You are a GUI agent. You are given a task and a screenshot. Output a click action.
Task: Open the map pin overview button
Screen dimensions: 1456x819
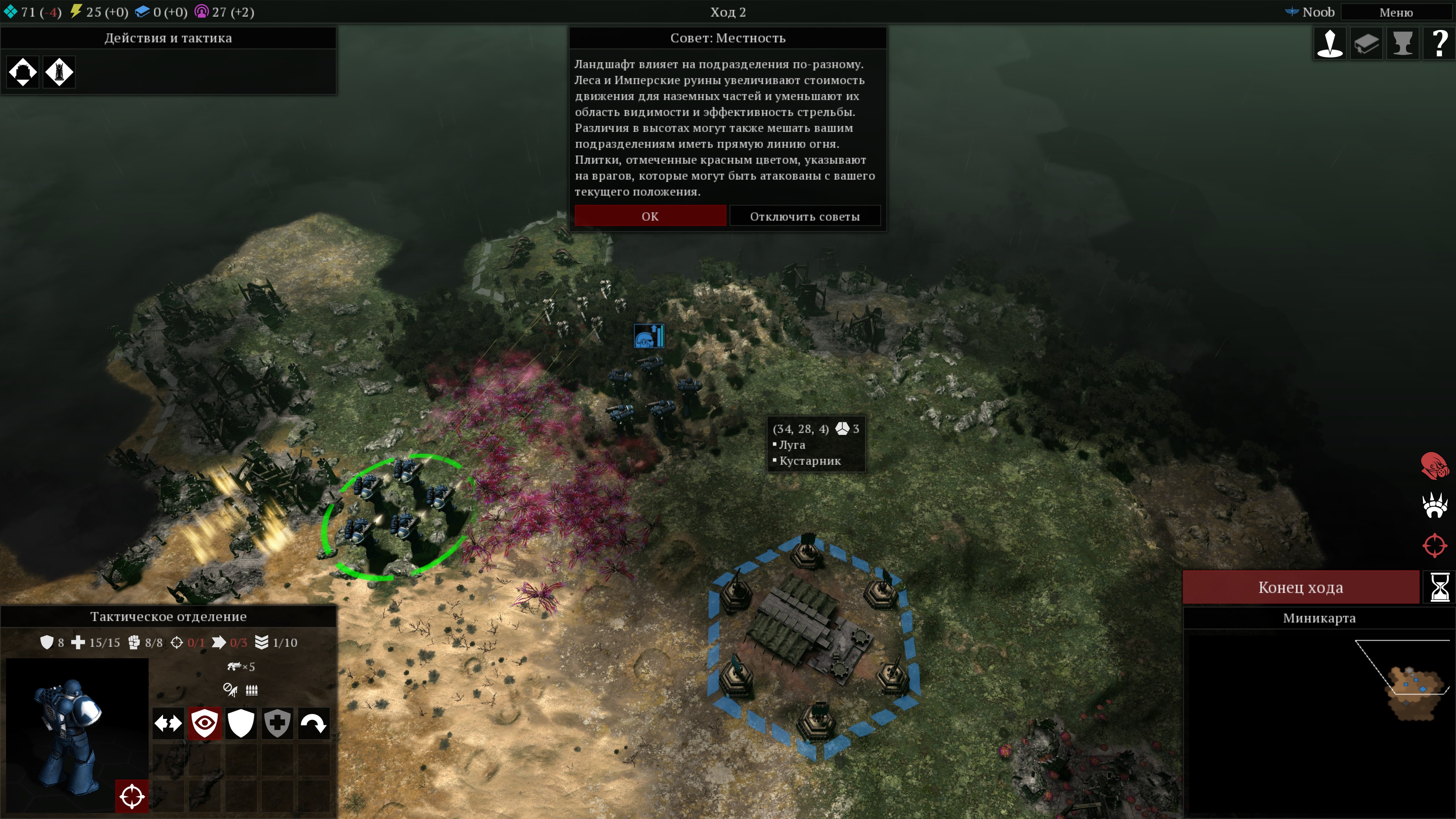click(x=1330, y=44)
